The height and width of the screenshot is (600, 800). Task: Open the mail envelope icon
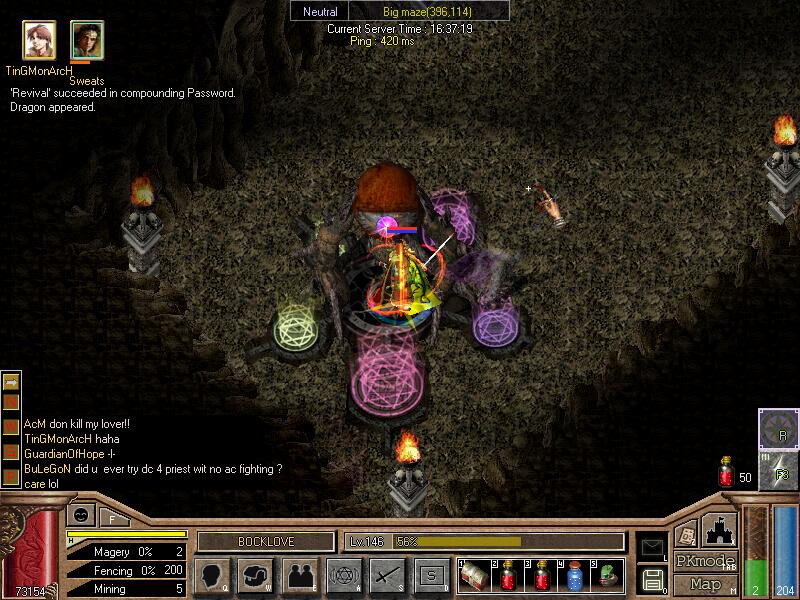[x=651, y=546]
